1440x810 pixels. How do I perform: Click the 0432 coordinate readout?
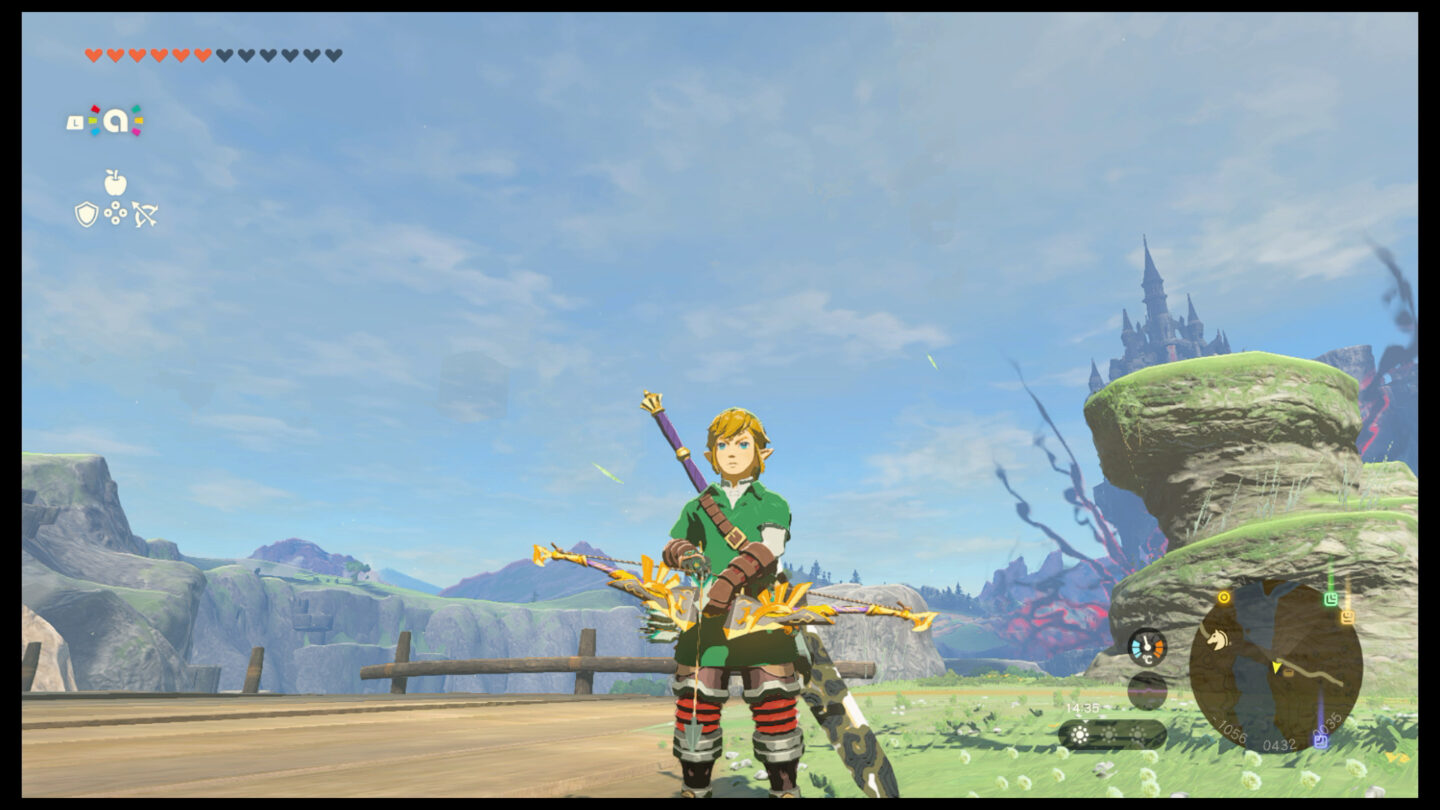pos(1277,743)
